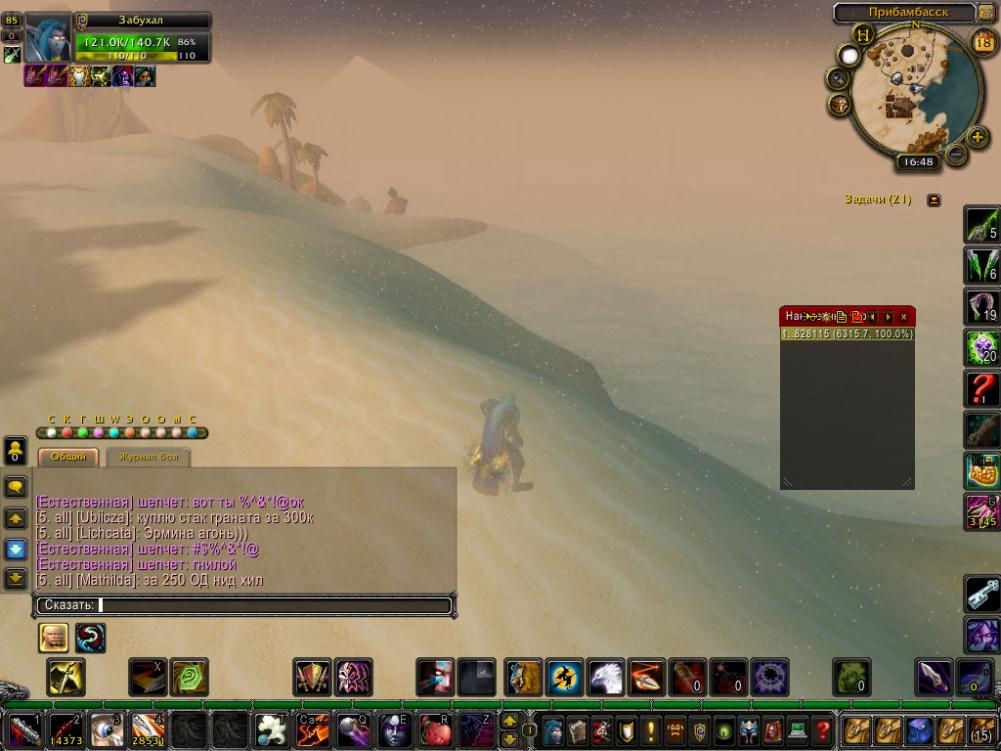1001x751 pixels.
Task: Open the backpack showing (15) free slots
Action: [x=982, y=729]
